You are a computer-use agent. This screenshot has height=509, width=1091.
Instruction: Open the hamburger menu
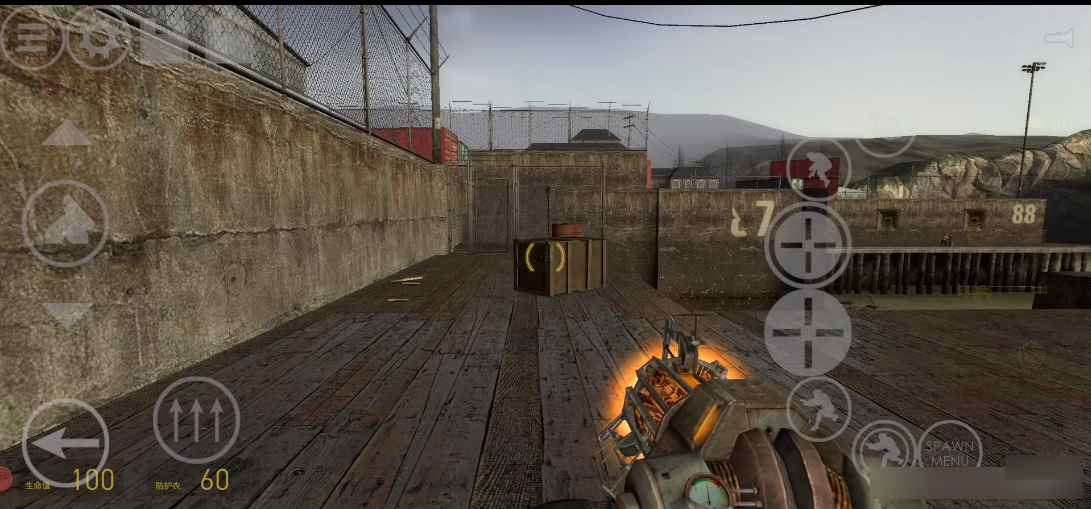[x=31, y=38]
